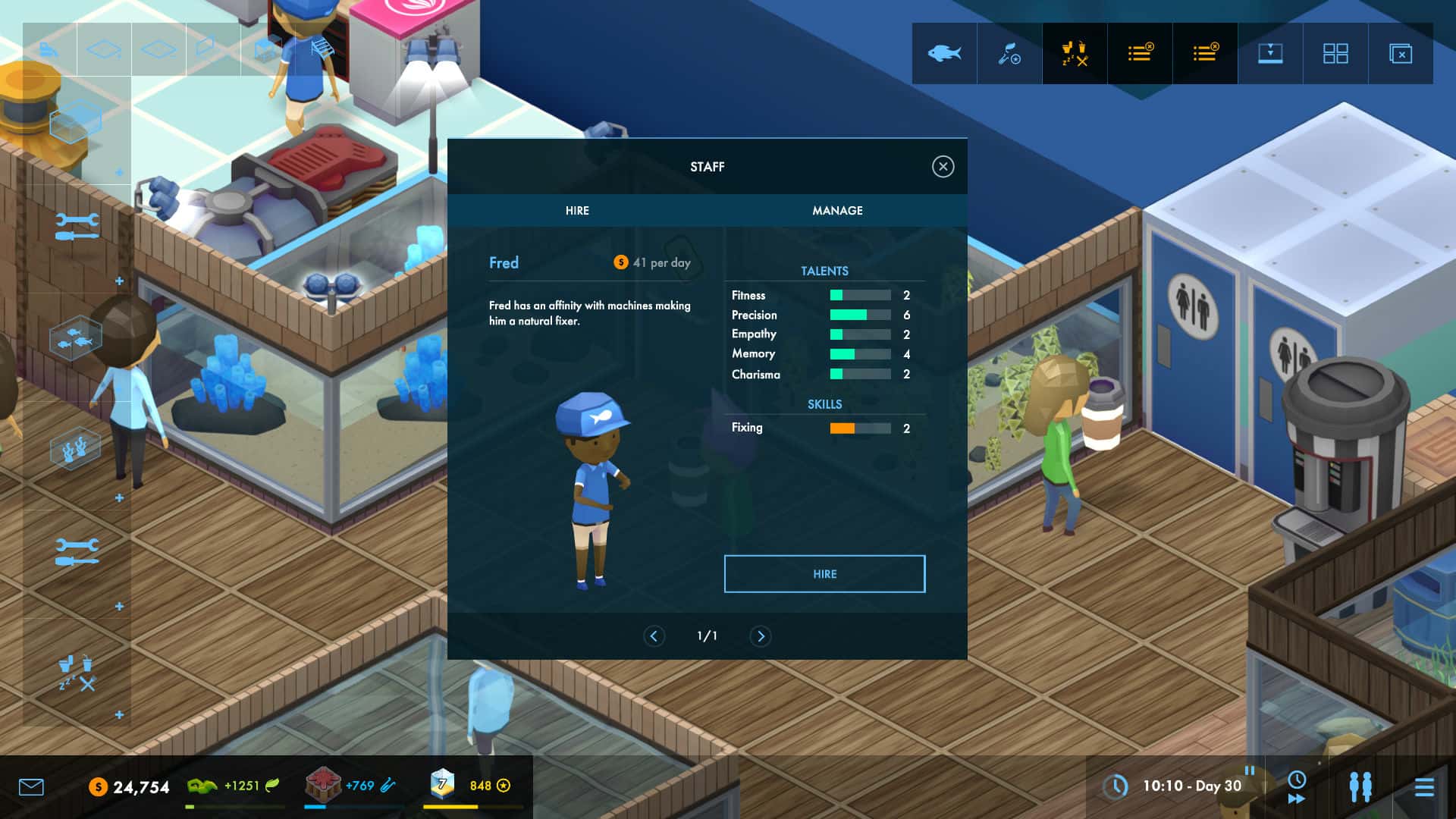Image resolution: width=1456 pixels, height=819 pixels.
Task: Switch to the MANAGE tab
Action: click(x=837, y=211)
